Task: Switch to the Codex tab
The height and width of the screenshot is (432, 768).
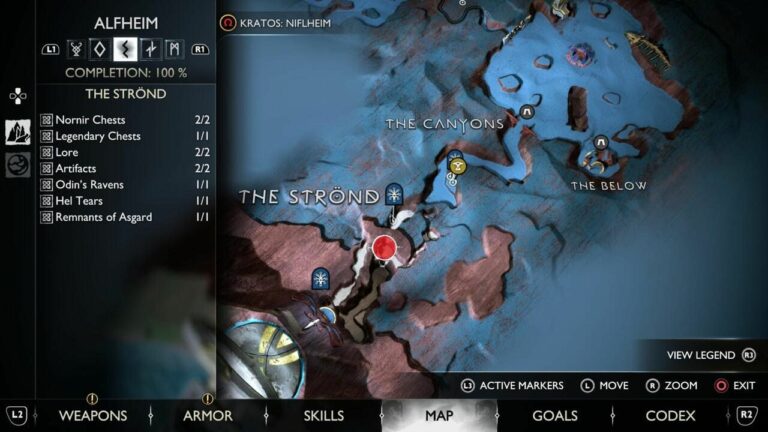Action: click(x=670, y=415)
